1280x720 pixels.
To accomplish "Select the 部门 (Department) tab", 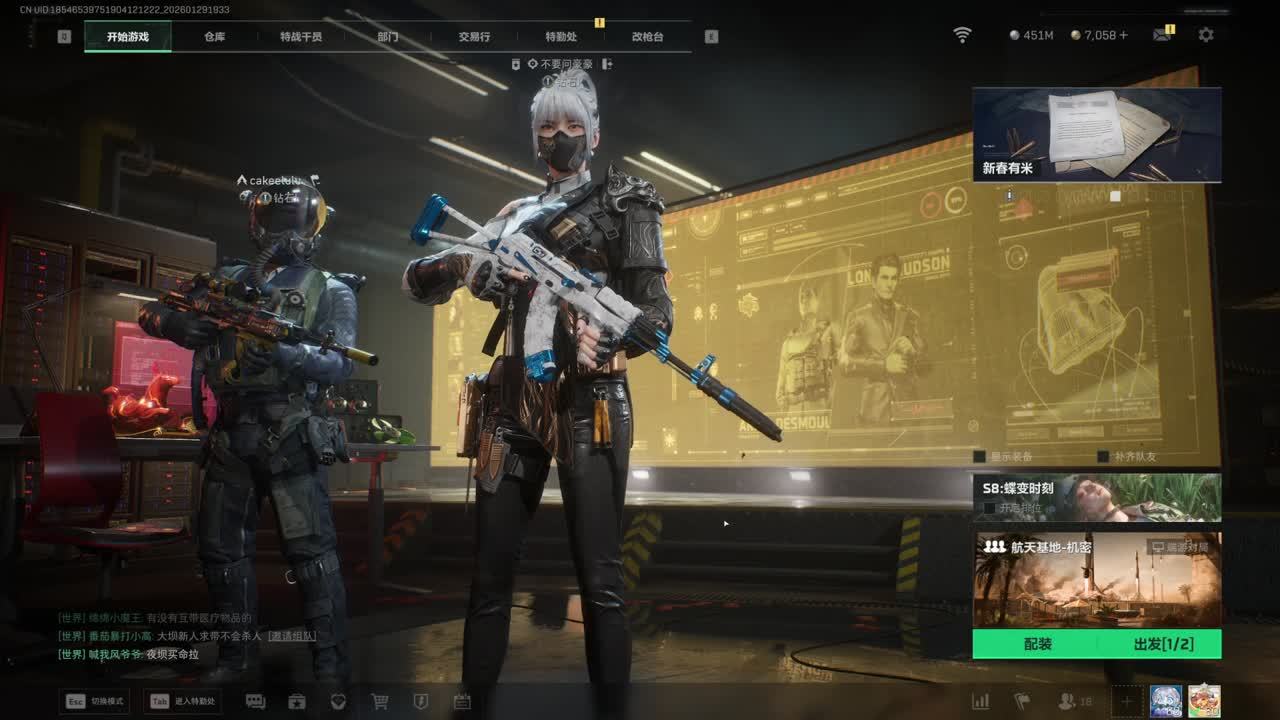I will tap(388, 37).
